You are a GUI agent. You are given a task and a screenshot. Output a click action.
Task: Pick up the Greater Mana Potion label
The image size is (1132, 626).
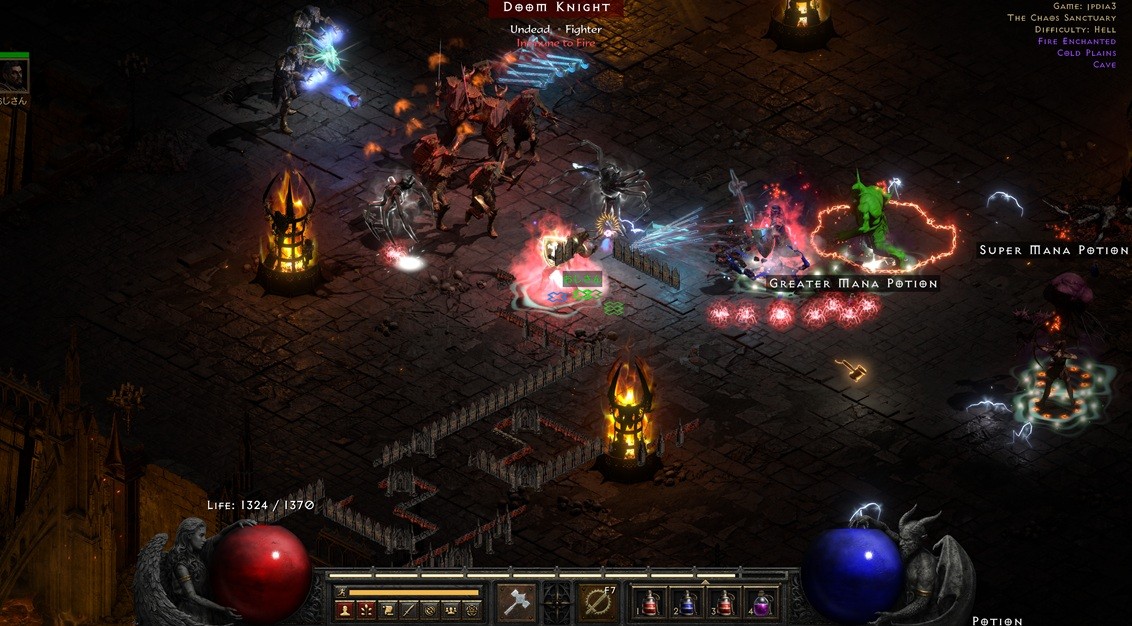853,284
